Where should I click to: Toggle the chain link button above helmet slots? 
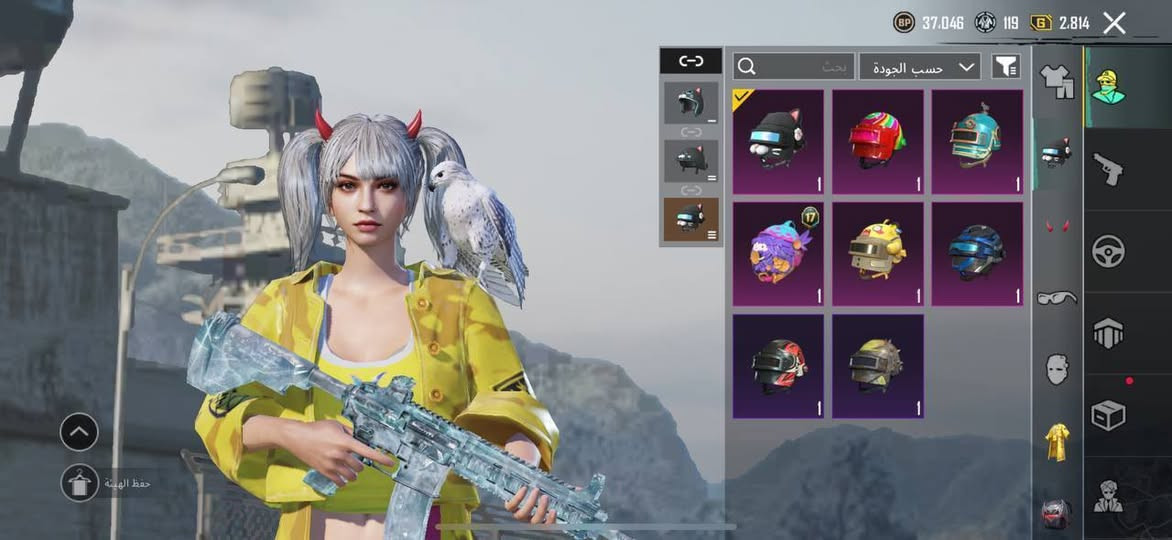(x=691, y=61)
